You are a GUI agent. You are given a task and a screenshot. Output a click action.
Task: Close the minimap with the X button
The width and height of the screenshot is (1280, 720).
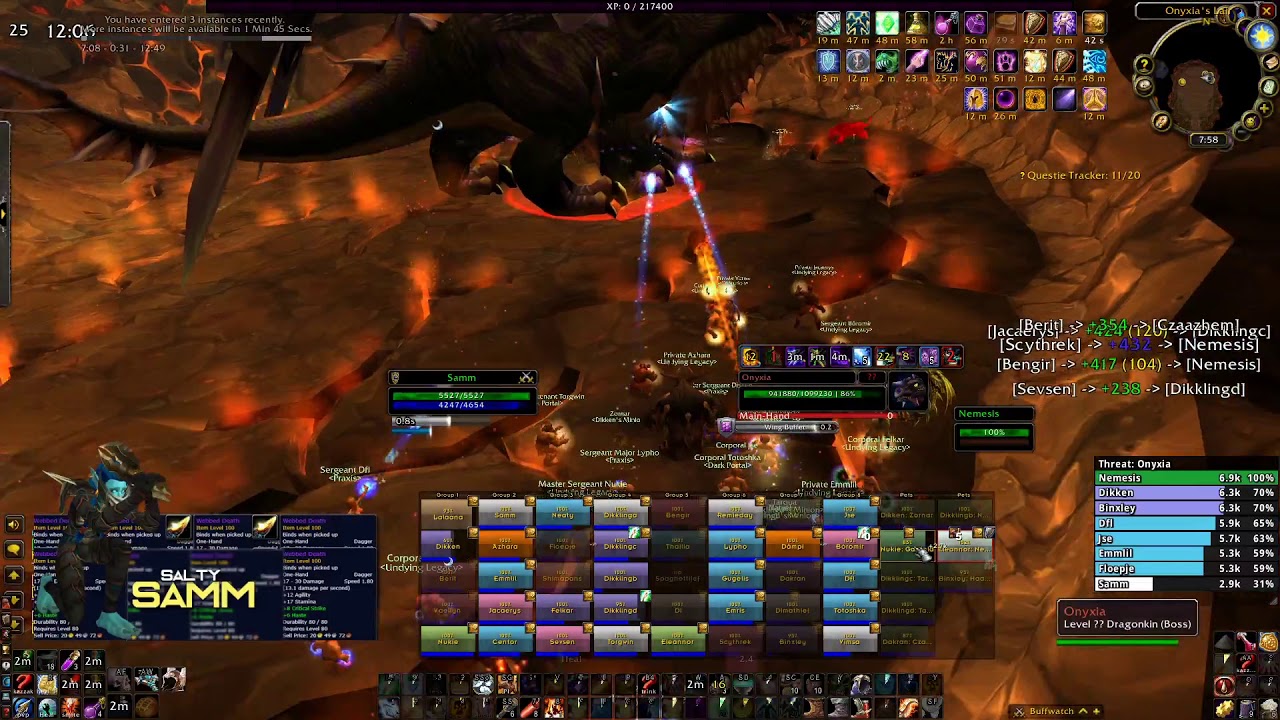pos(1267,11)
